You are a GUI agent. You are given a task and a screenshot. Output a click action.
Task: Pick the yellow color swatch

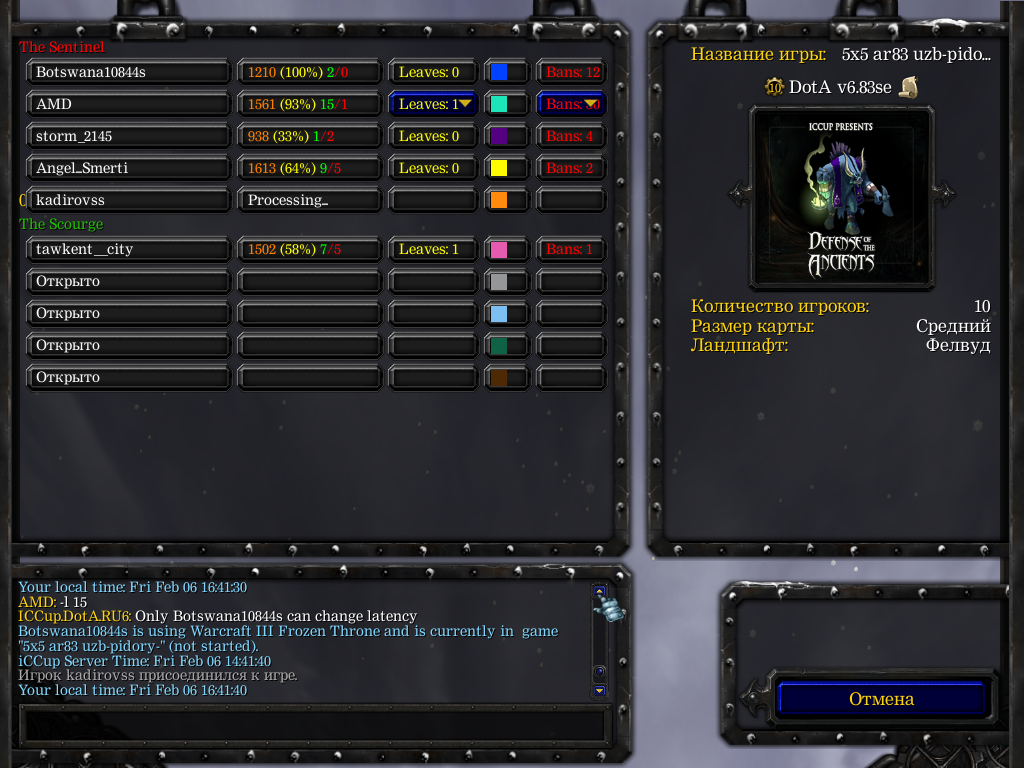tap(498, 168)
